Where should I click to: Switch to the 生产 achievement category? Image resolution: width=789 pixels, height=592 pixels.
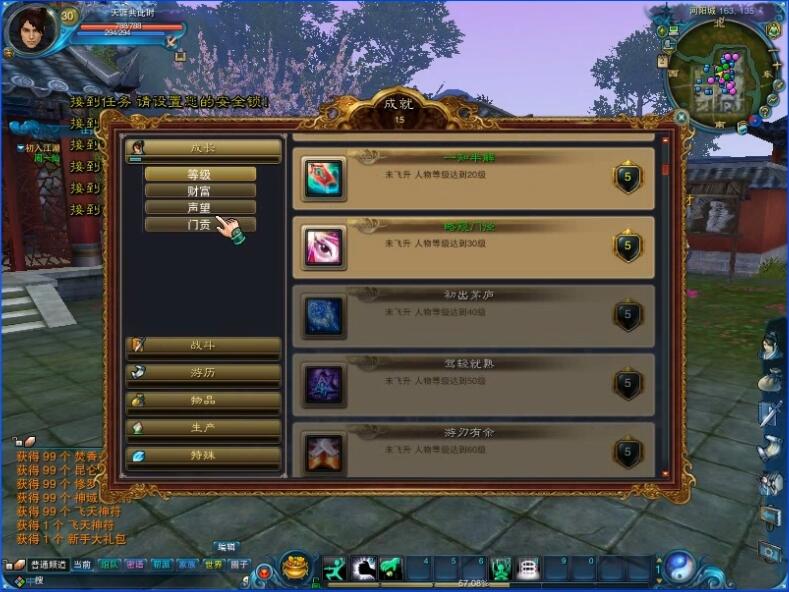[203, 427]
